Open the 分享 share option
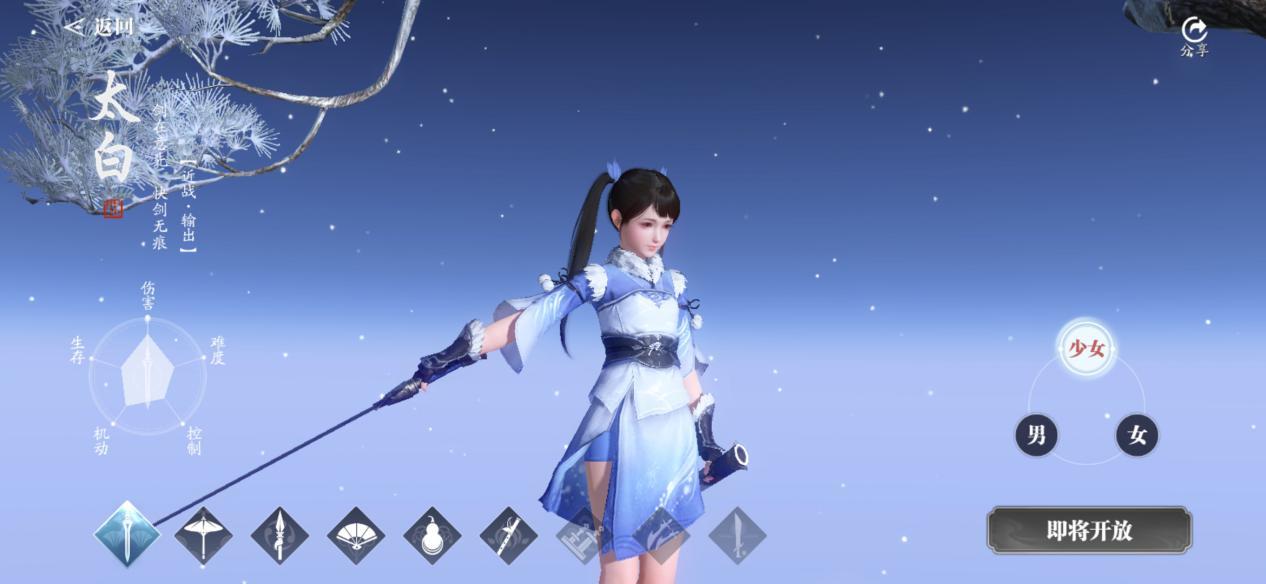Screen dimensions: 1266x584 click(1194, 36)
